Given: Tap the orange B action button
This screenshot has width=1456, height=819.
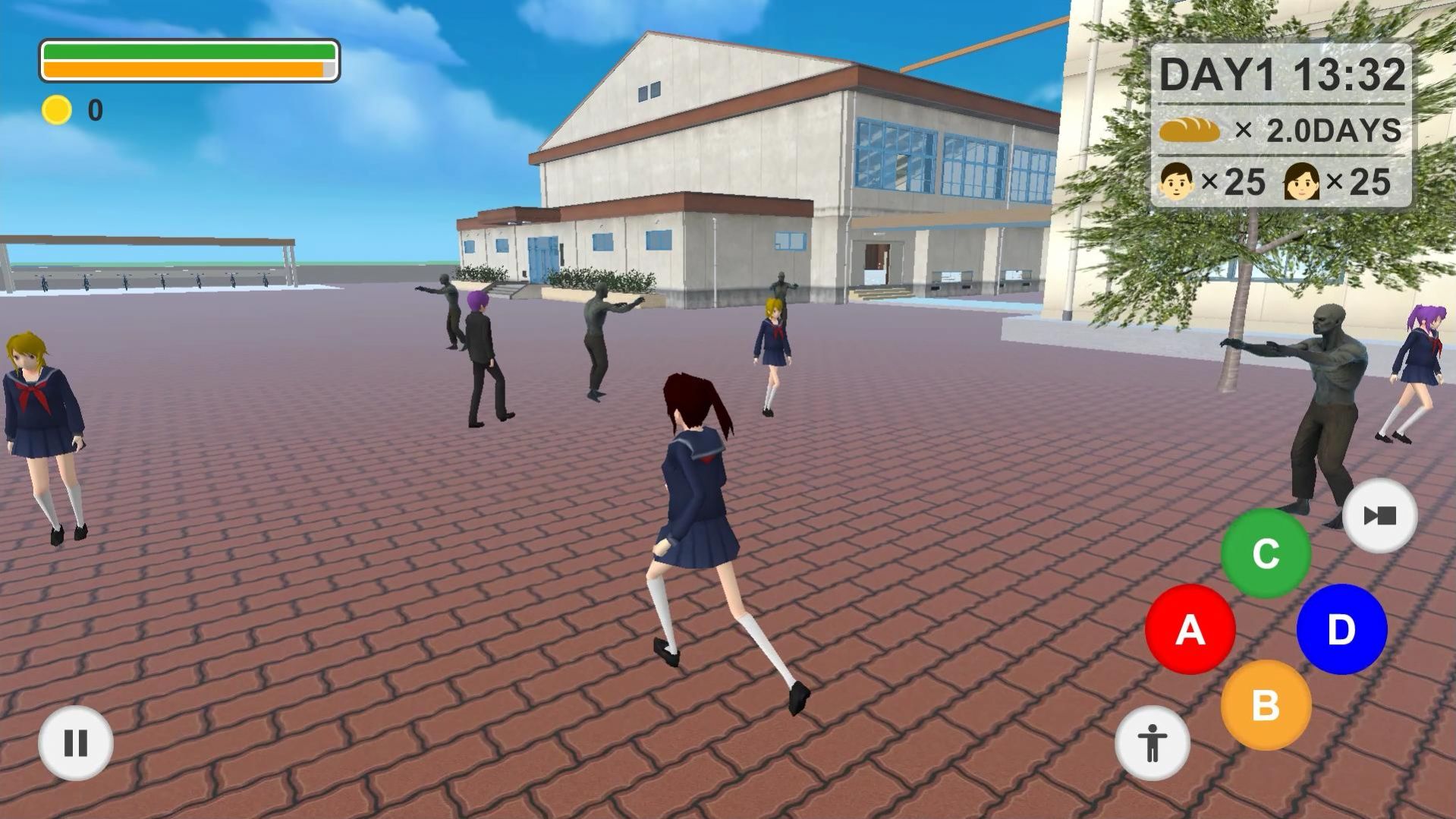Looking at the screenshot, I should (1266, 705).
